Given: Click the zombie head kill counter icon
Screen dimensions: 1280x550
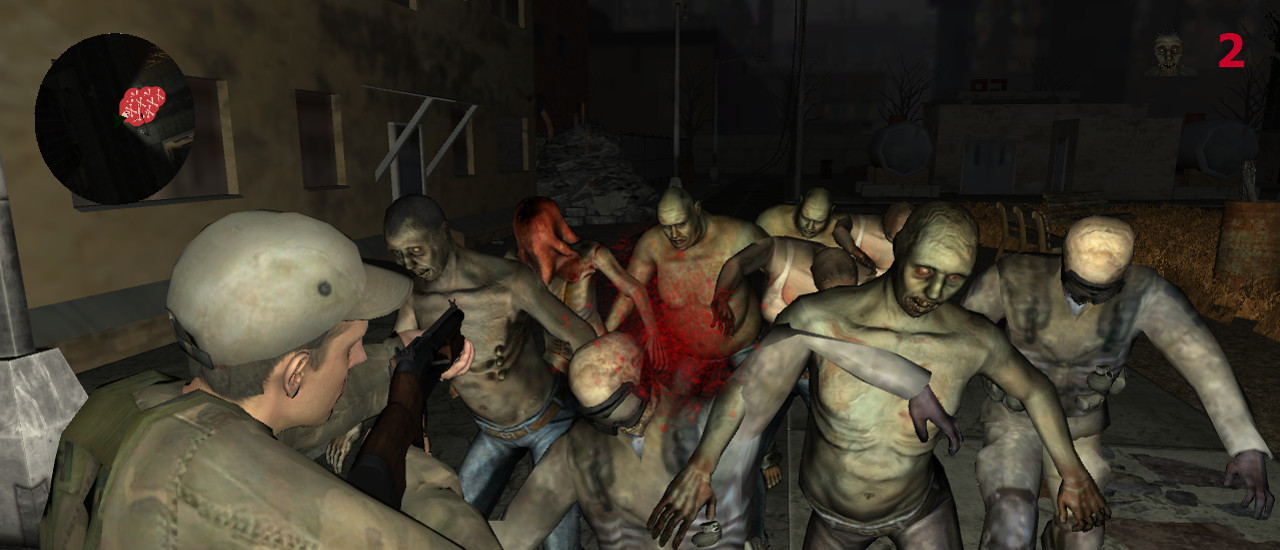Looking at the screenshot, I should click(x=1168, y=54).
